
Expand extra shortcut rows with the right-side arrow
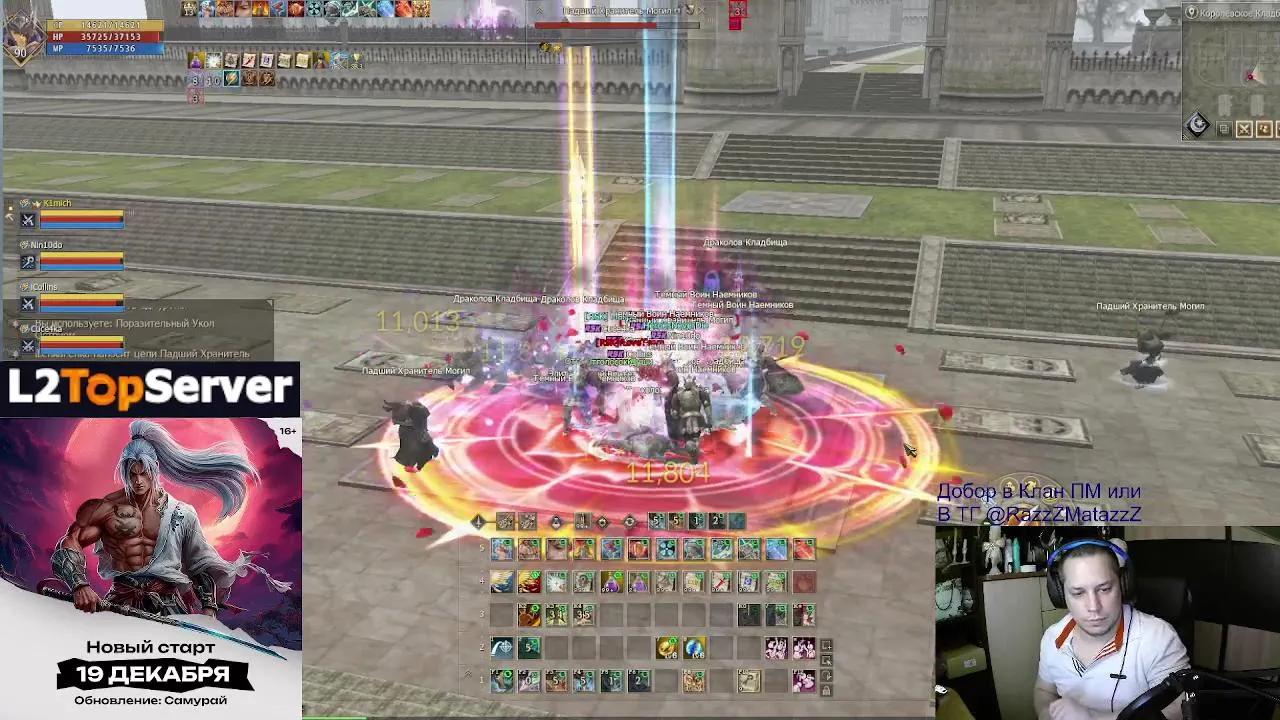click(825, 645)
